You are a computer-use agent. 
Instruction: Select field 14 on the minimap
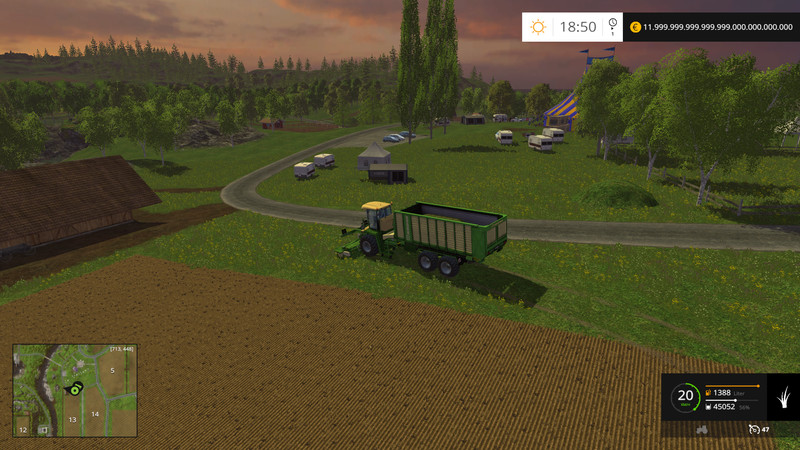(94, 413)
